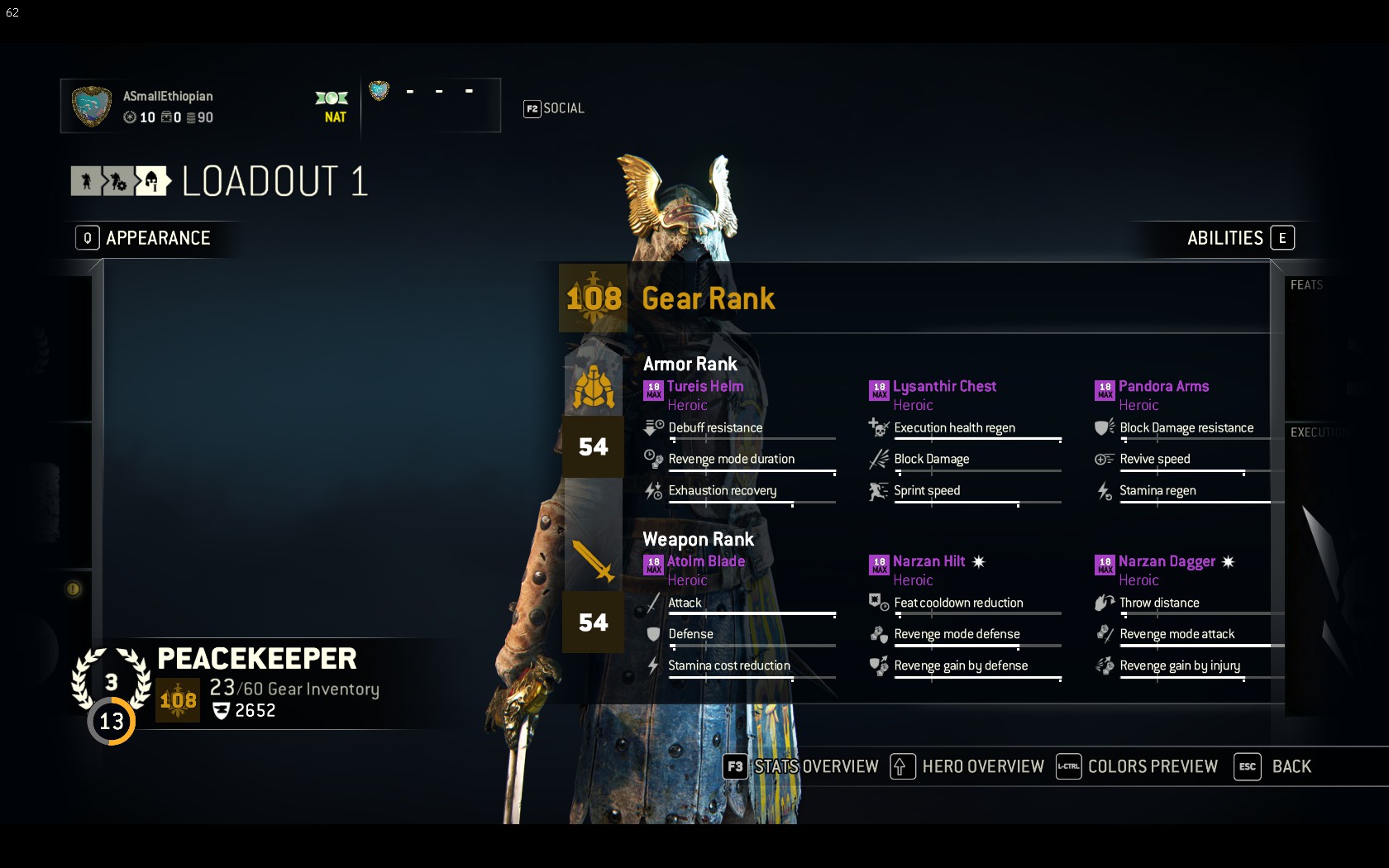Show the Hero Overview
1389x868 pixels.
[x=967, y=767]
